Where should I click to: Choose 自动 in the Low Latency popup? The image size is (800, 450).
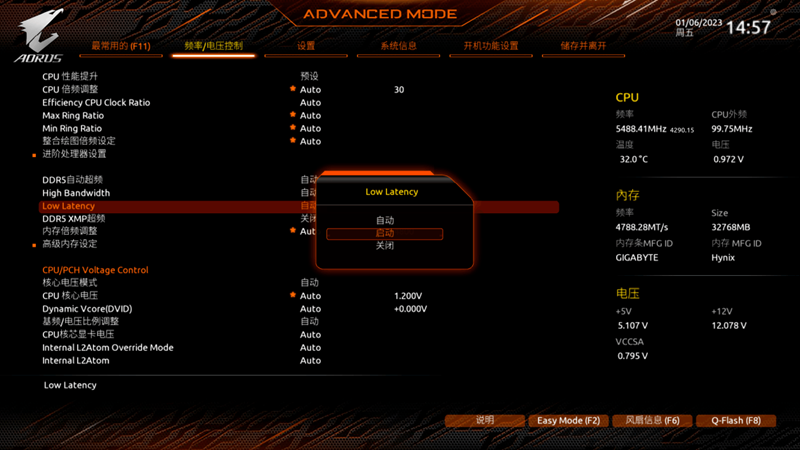click(385, 220)
